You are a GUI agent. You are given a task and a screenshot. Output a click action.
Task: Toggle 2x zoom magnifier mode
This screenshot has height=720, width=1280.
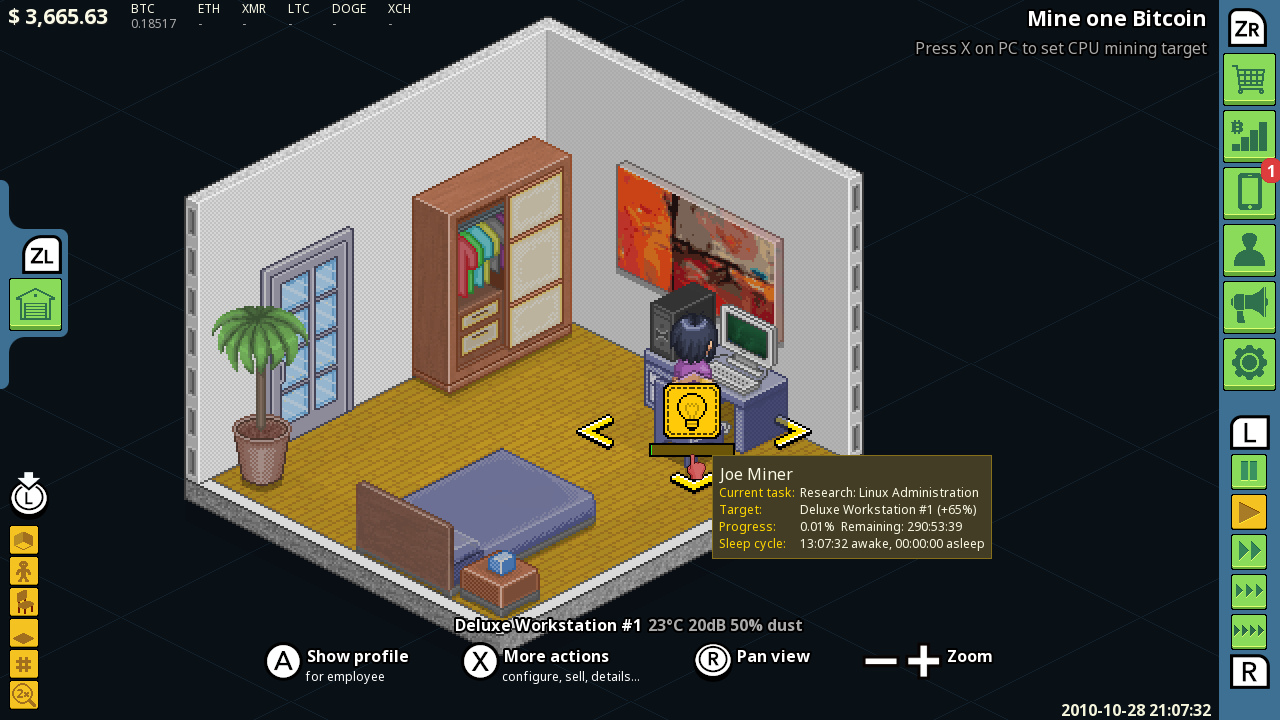pos(24,694)
